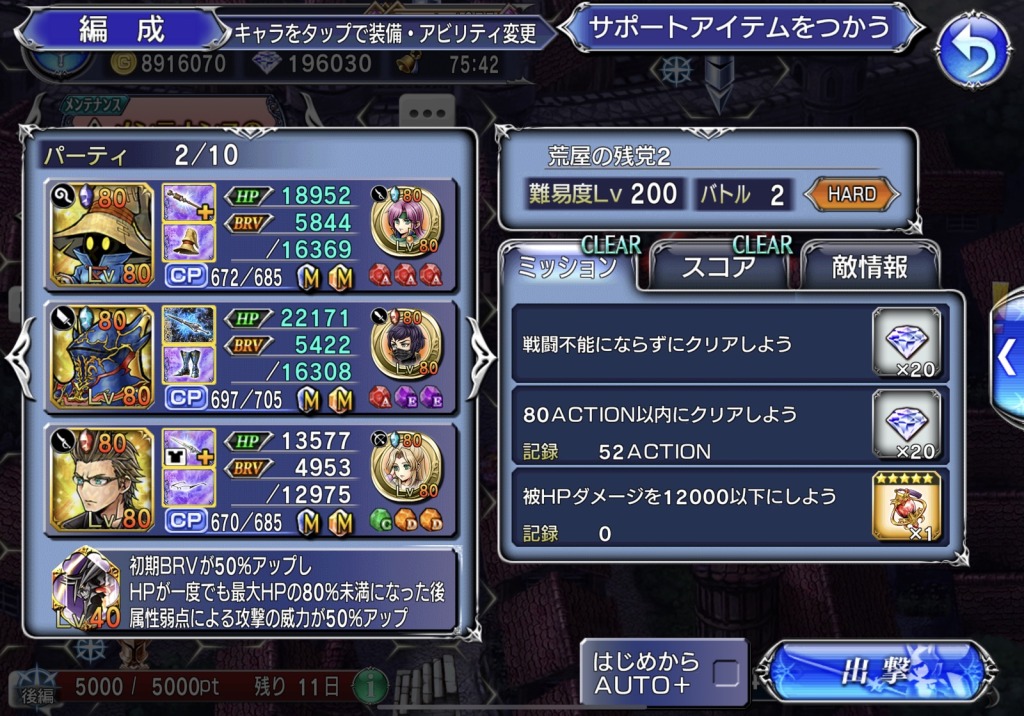Open the 敵情報 enemy info tab

[869, 267]
